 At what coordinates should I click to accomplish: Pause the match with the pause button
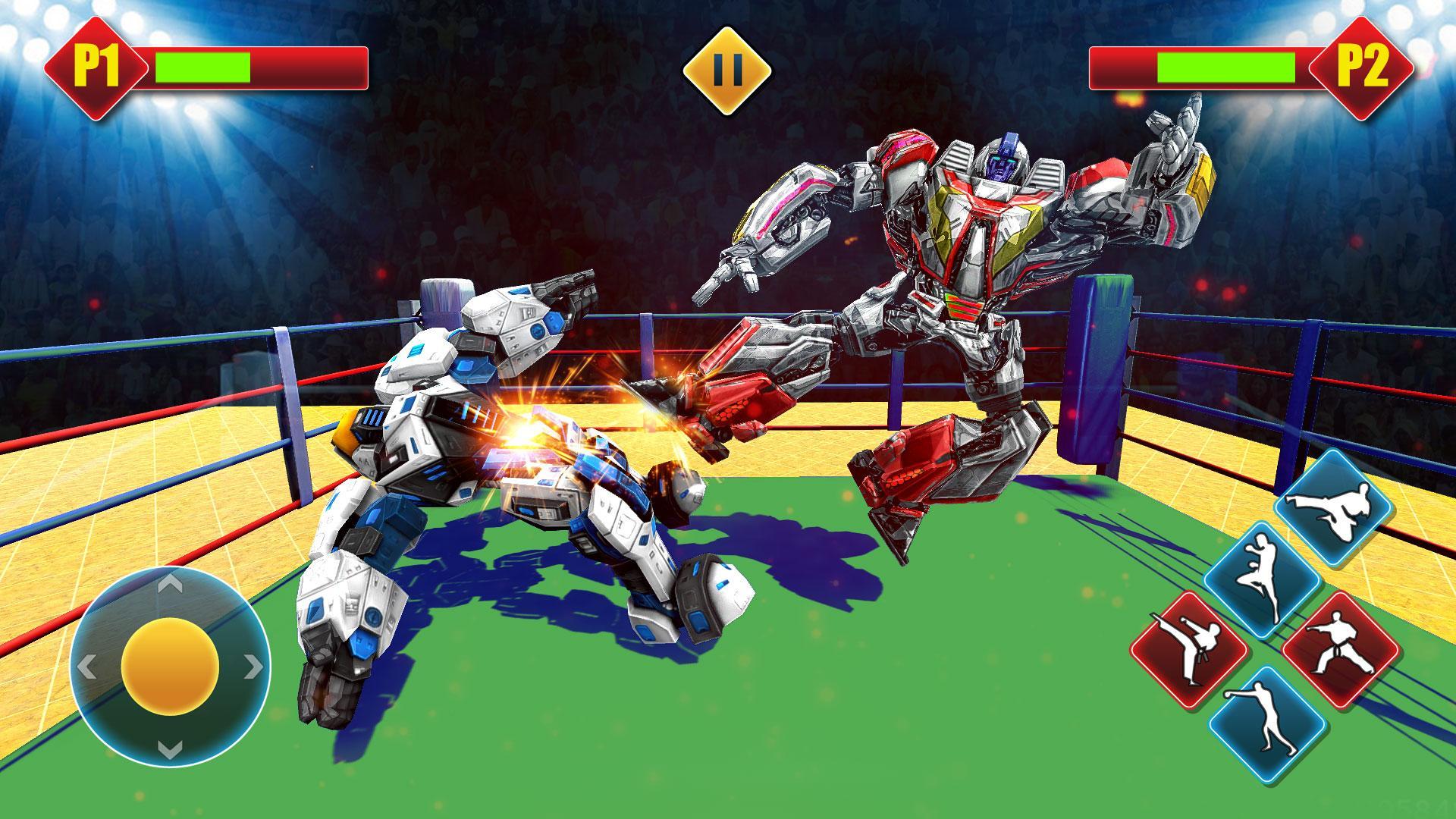pos(726,71)
